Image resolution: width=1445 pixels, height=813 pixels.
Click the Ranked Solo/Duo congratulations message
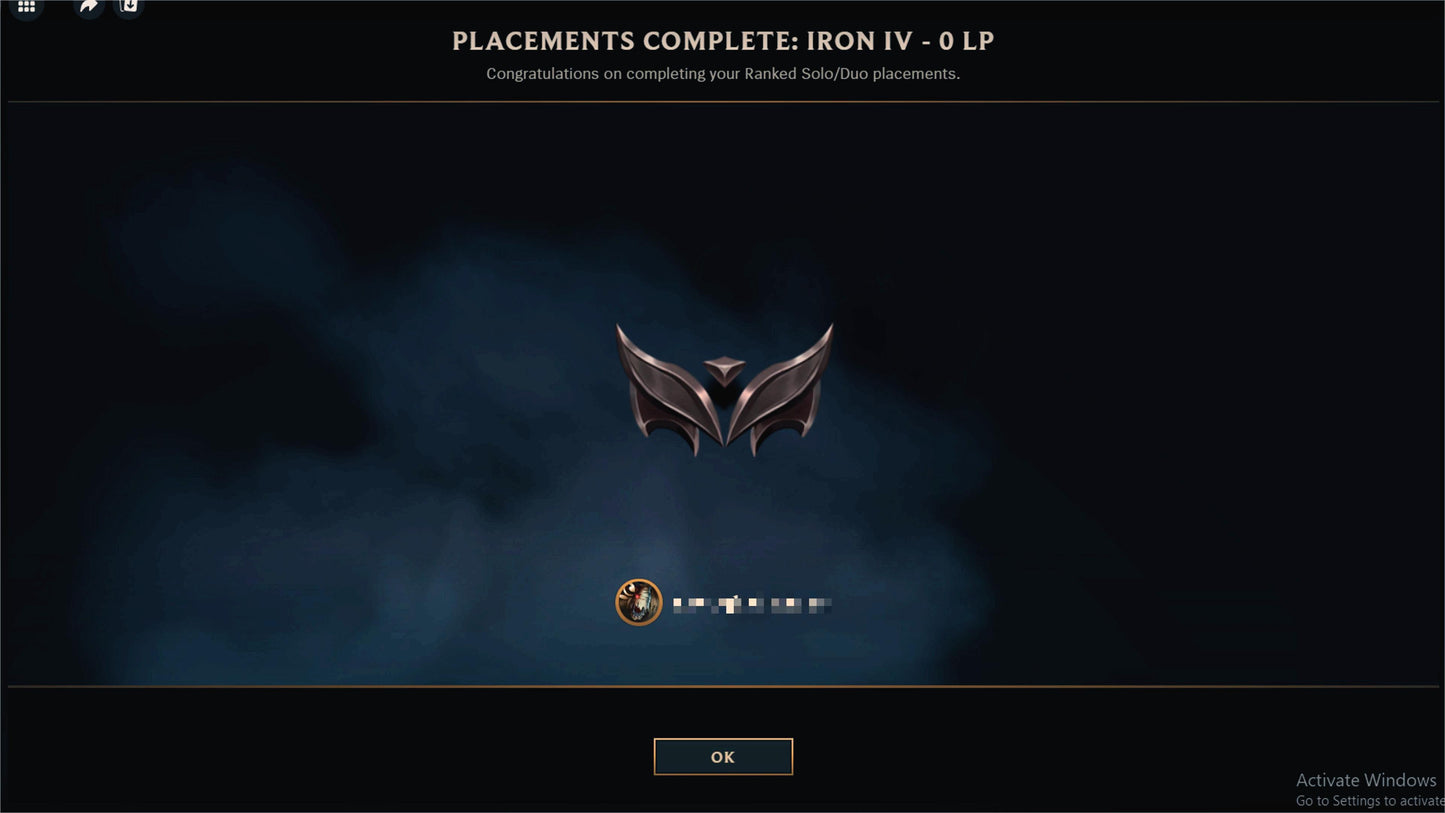click(722, 73)
